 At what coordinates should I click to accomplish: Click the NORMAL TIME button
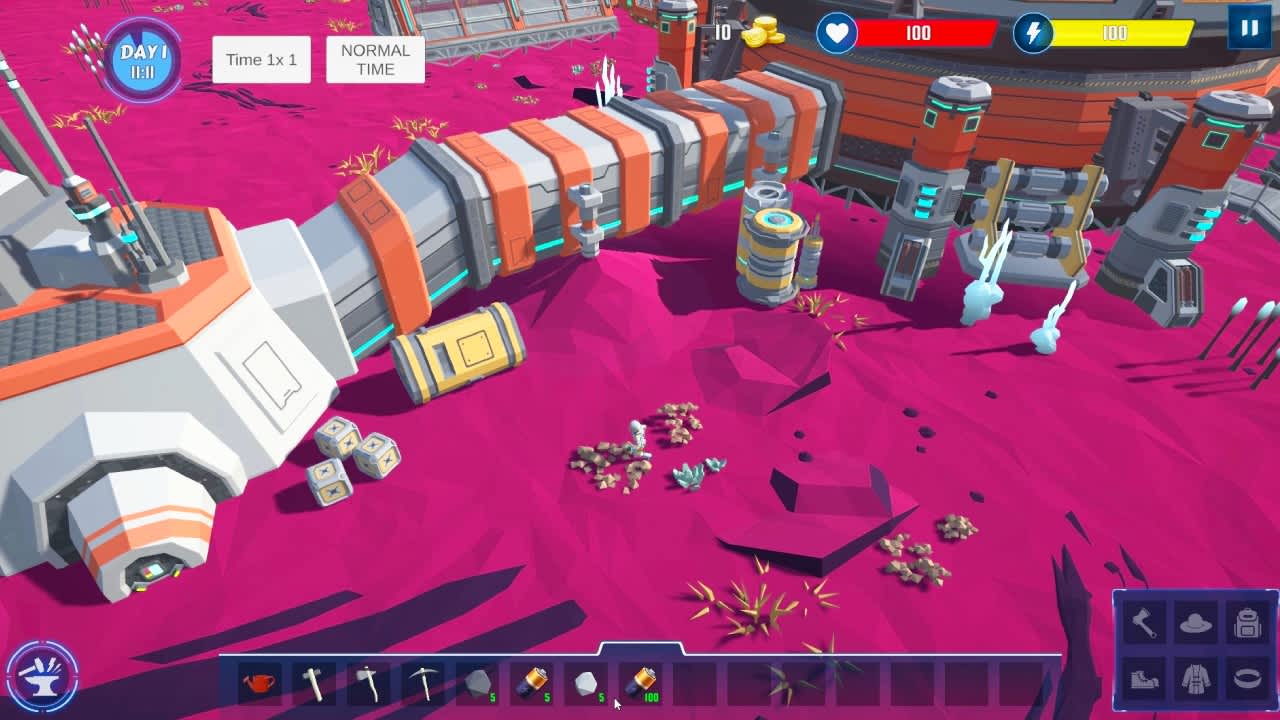pos(374,59)
